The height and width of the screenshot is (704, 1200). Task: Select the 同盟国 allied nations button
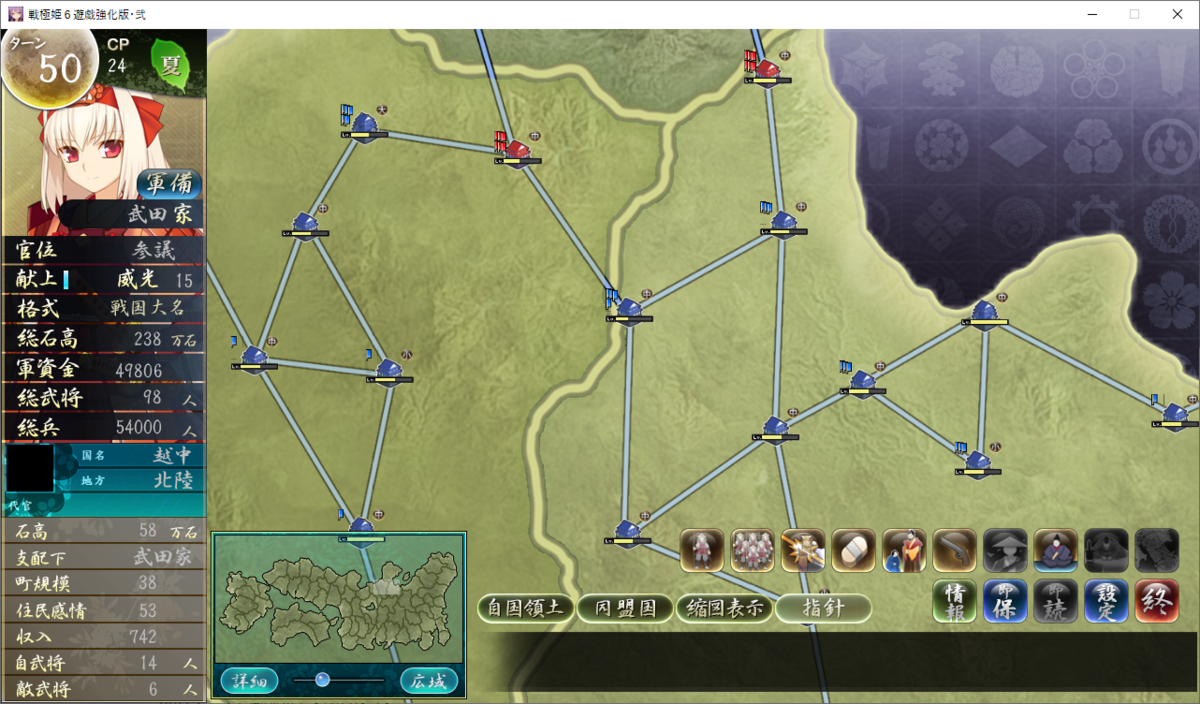(626, 608)
